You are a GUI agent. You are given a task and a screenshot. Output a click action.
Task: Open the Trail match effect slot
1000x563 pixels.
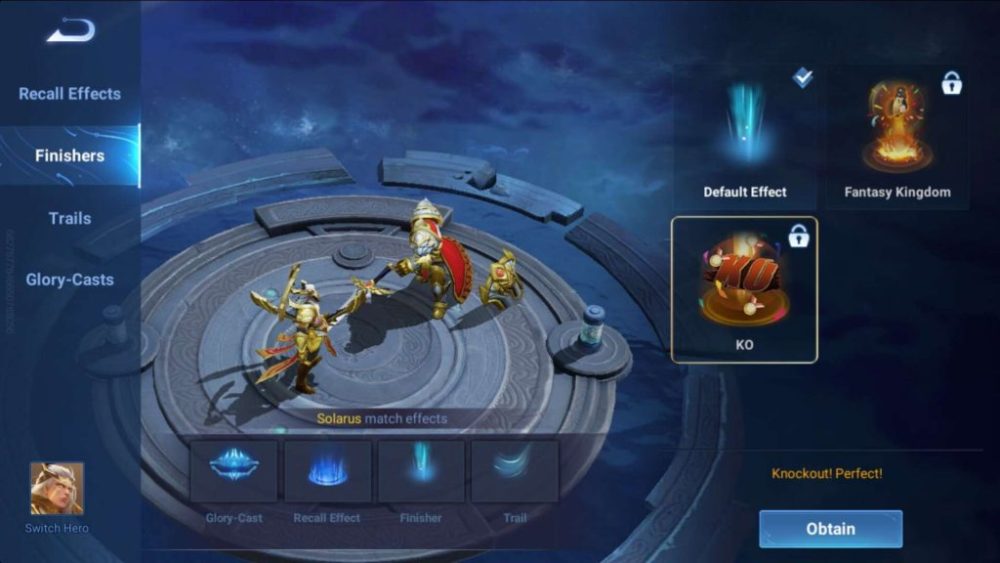pos(515,471)
